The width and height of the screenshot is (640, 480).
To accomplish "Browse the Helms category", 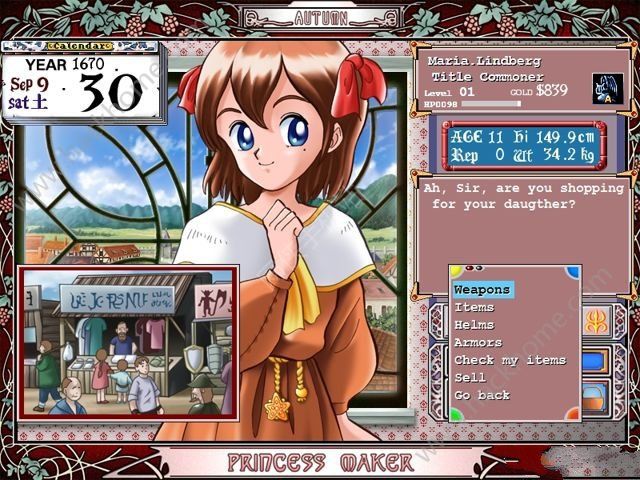I will pos(474,325).
